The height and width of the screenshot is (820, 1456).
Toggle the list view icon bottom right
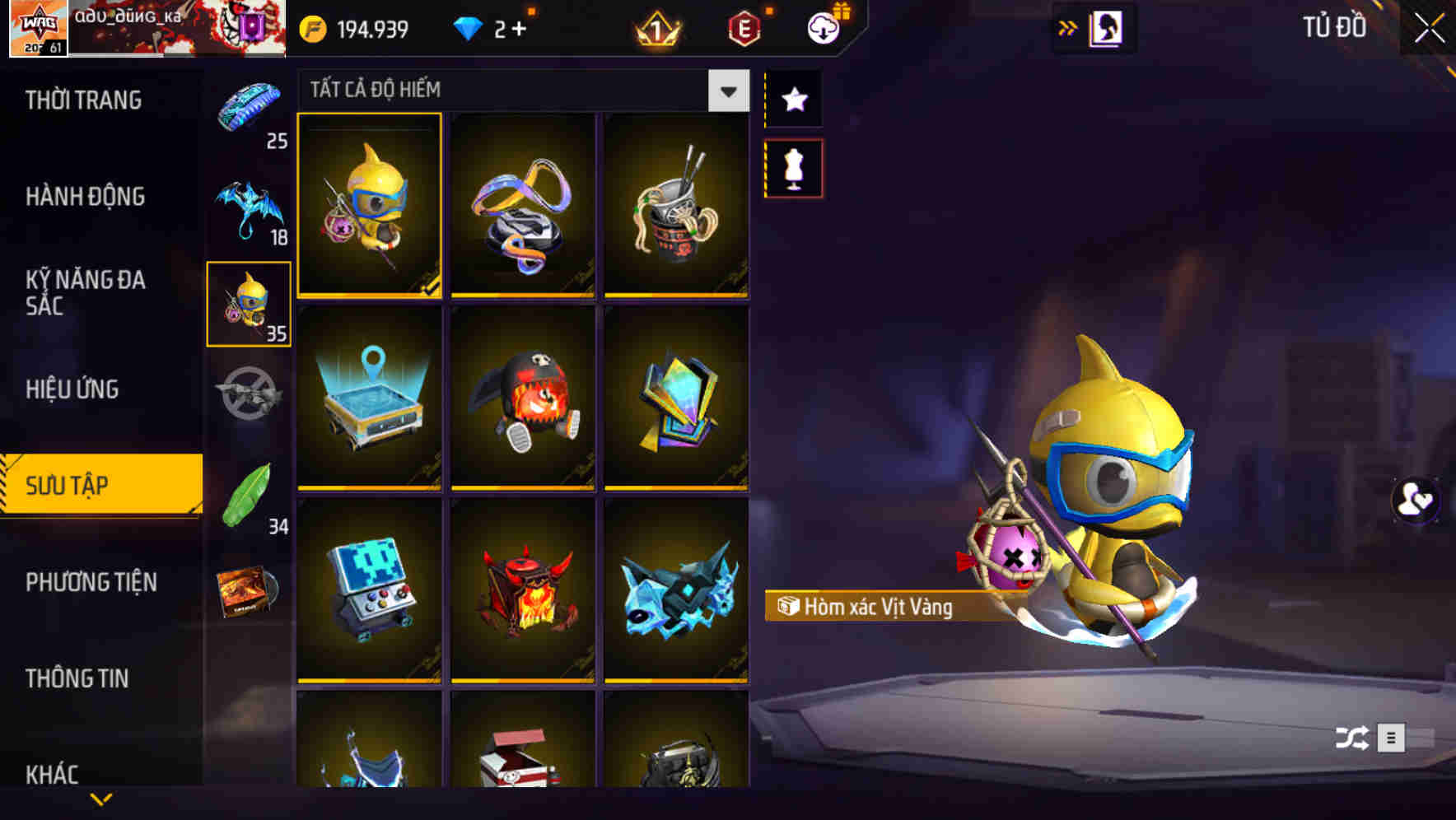tap(1392, 738)
